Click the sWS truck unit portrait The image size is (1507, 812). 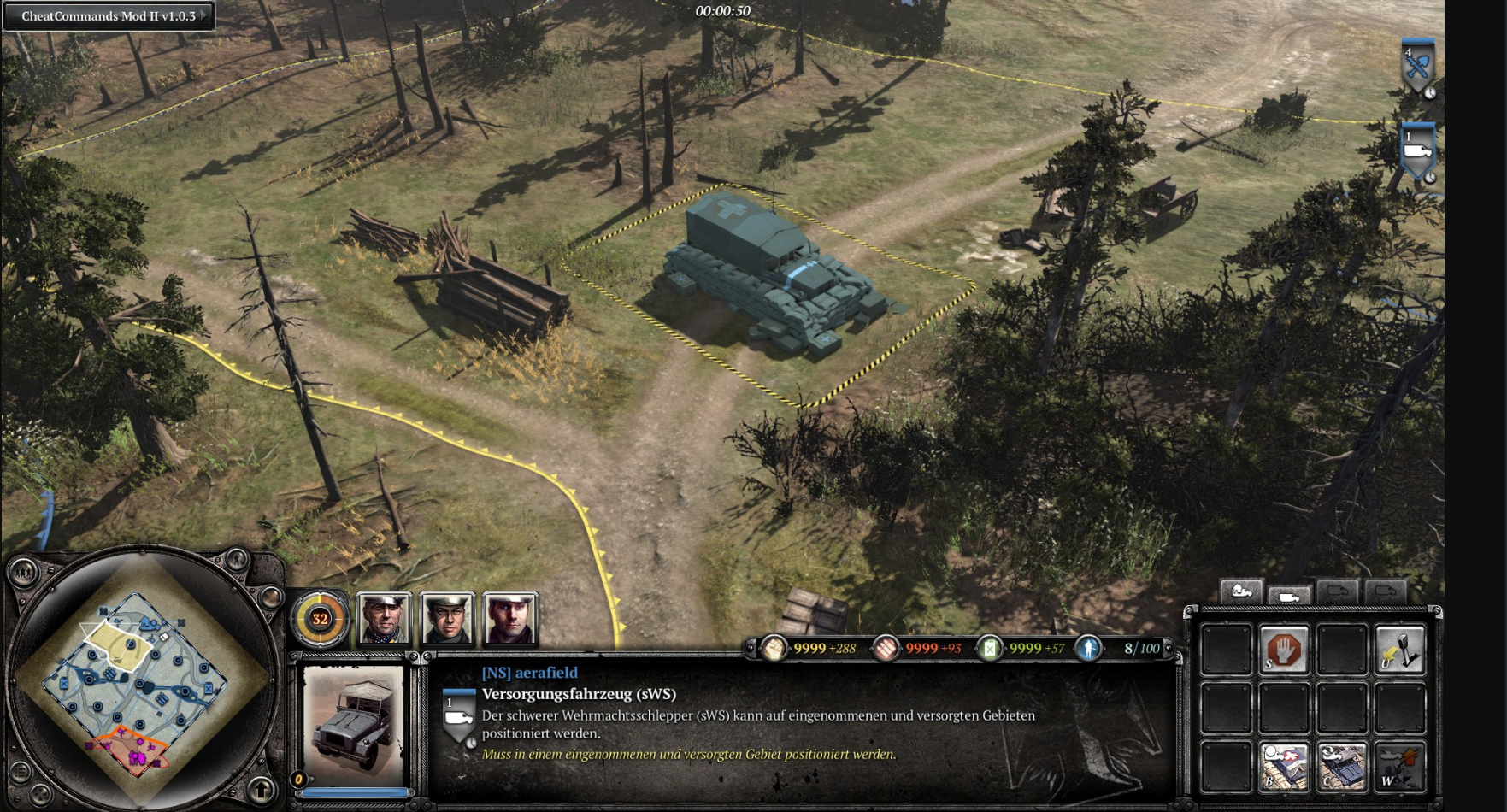[354, 727]
